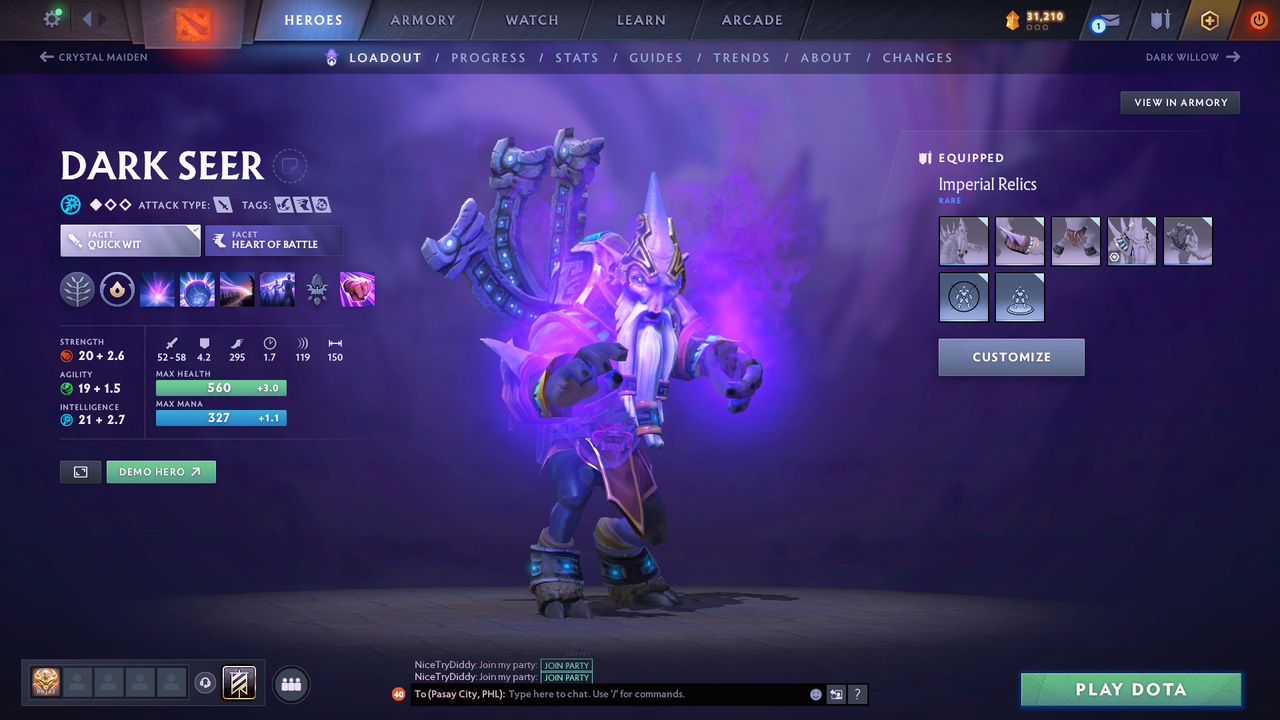Image resolution: width=1280 pixels, height=720 pixels.
Task: Select the Wall of Replica ability icon
Action: tap(277, 289)
